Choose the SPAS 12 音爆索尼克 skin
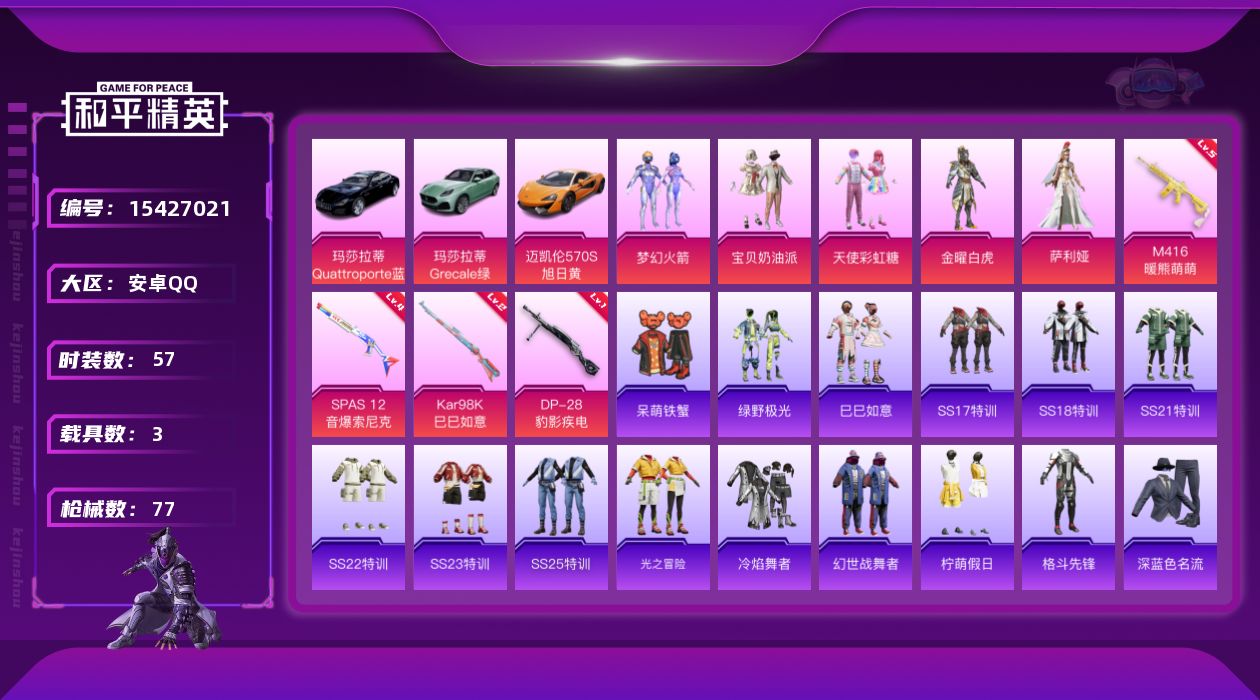1260x700 pixels. point(358,364)
